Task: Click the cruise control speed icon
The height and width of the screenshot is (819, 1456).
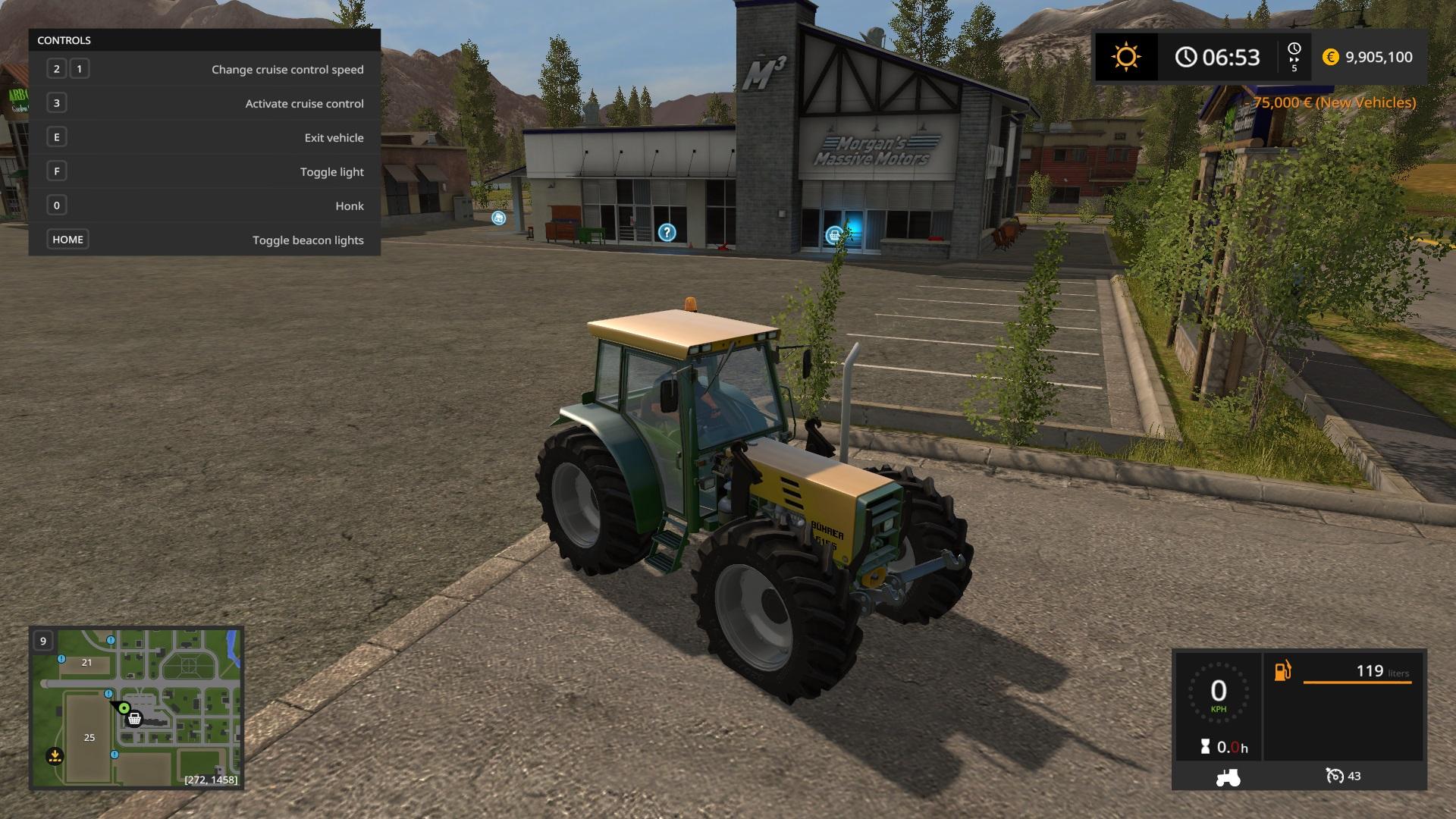Action: coord(1335,776)
